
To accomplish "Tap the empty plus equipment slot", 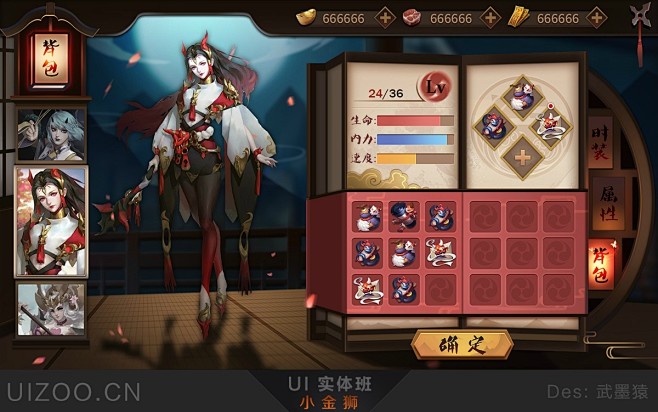I will (521, 157).
